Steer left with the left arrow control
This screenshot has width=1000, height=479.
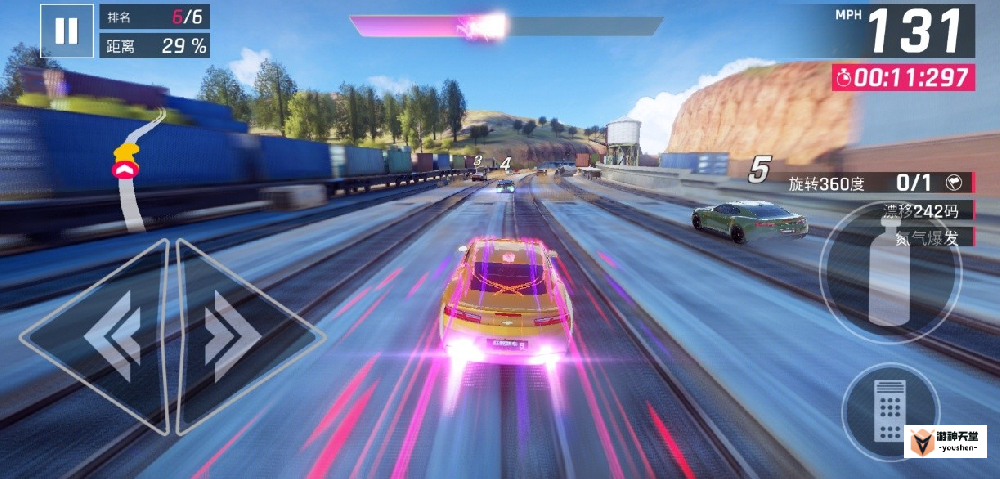coord(105,335)
